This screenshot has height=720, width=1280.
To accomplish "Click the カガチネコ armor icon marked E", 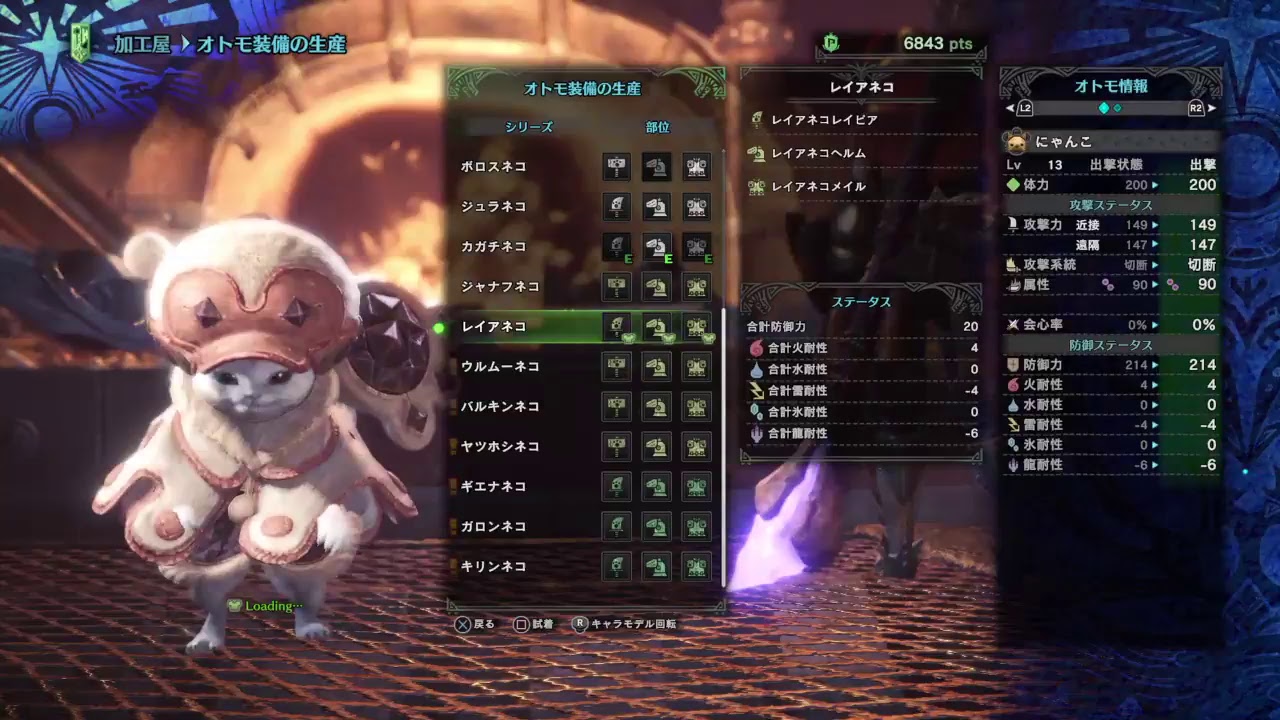I will (x=658, y=247).
